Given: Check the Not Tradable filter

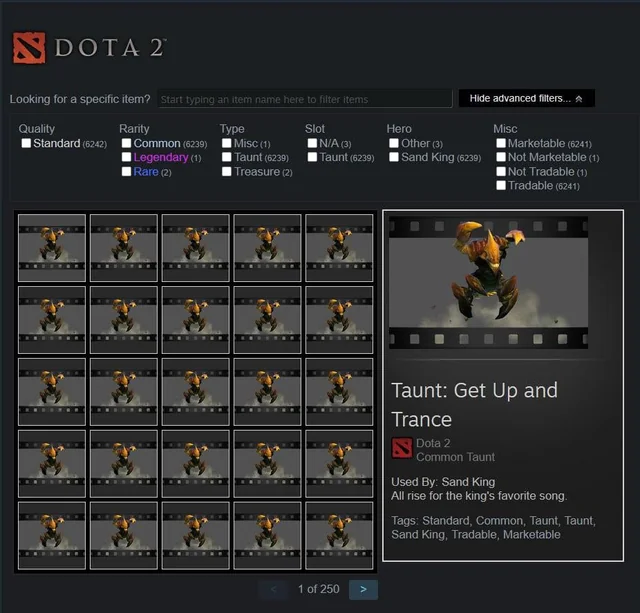Looking at the screenshot, I should pyautogui.click(x=500, y=172).
